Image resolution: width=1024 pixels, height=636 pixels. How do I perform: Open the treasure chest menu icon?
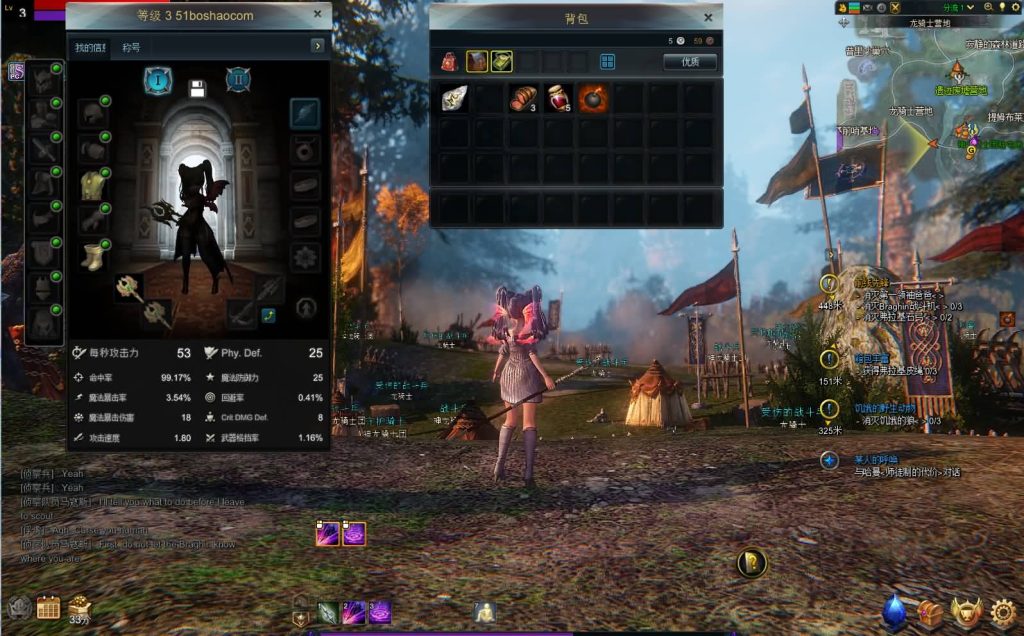(x=931, y=611)
